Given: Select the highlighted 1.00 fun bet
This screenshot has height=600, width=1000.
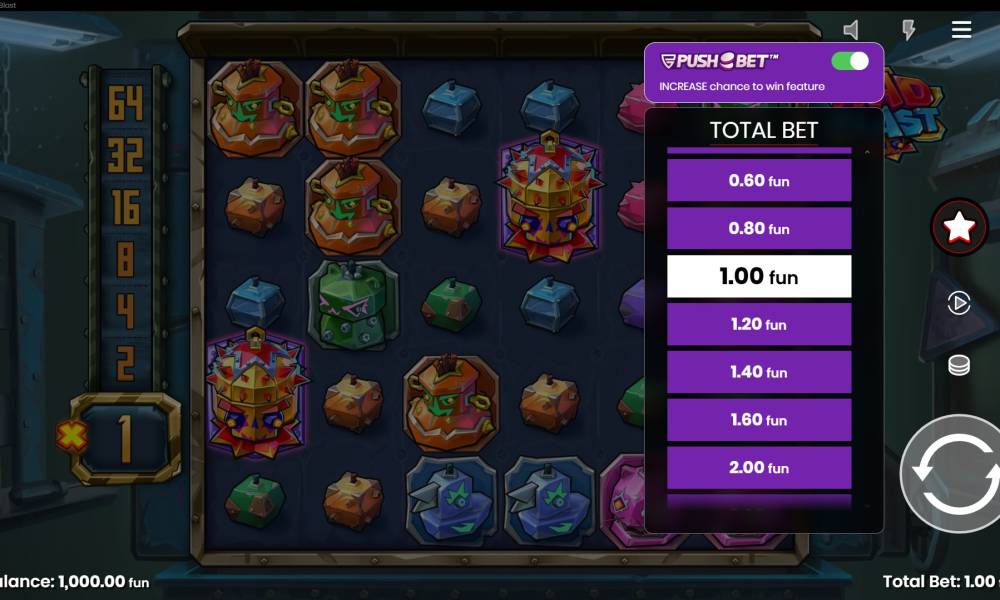Looking at the screenshot, I should (x=759, y=276).
